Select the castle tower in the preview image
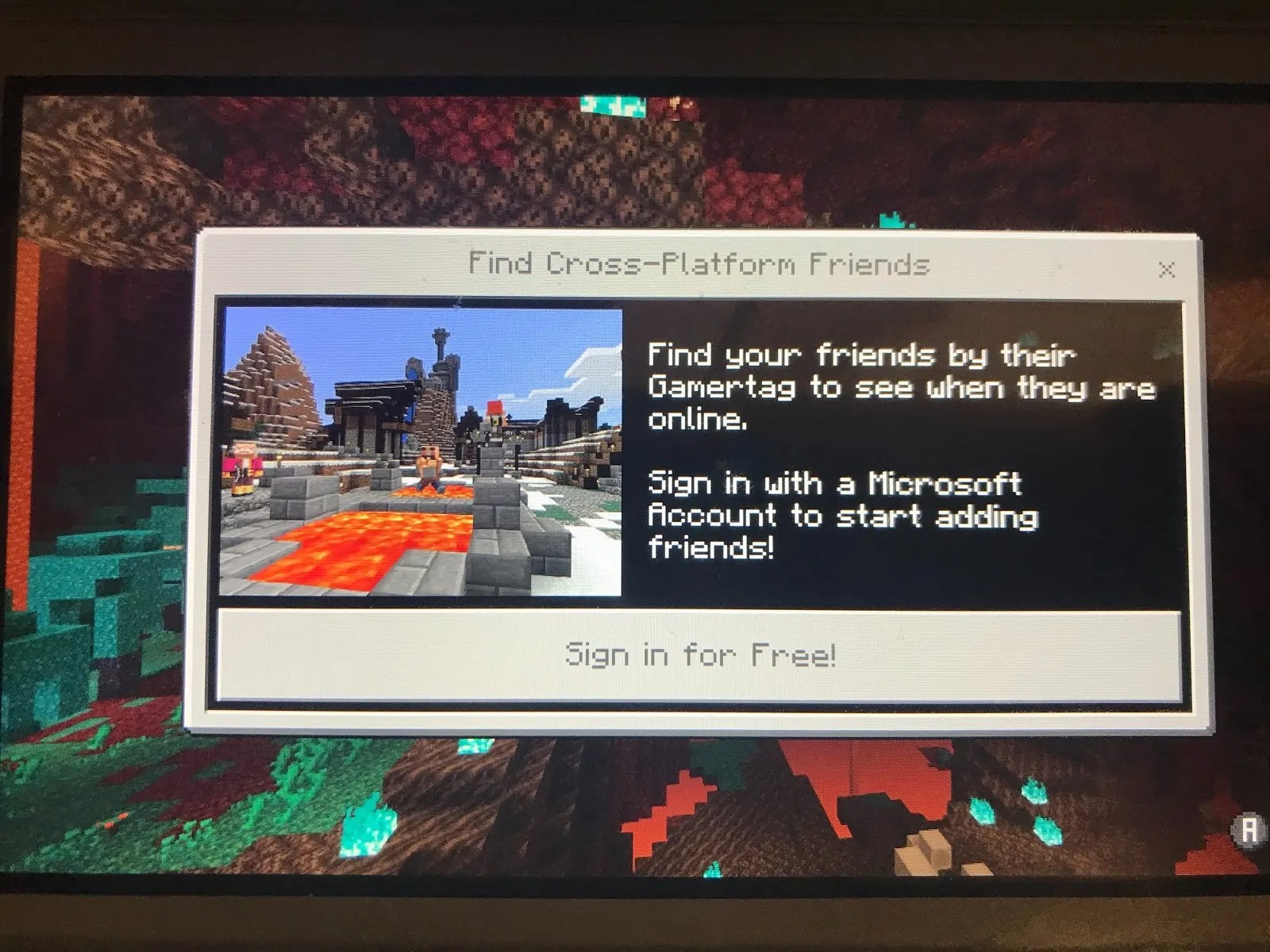The image size is (1270, 952). 443,357
